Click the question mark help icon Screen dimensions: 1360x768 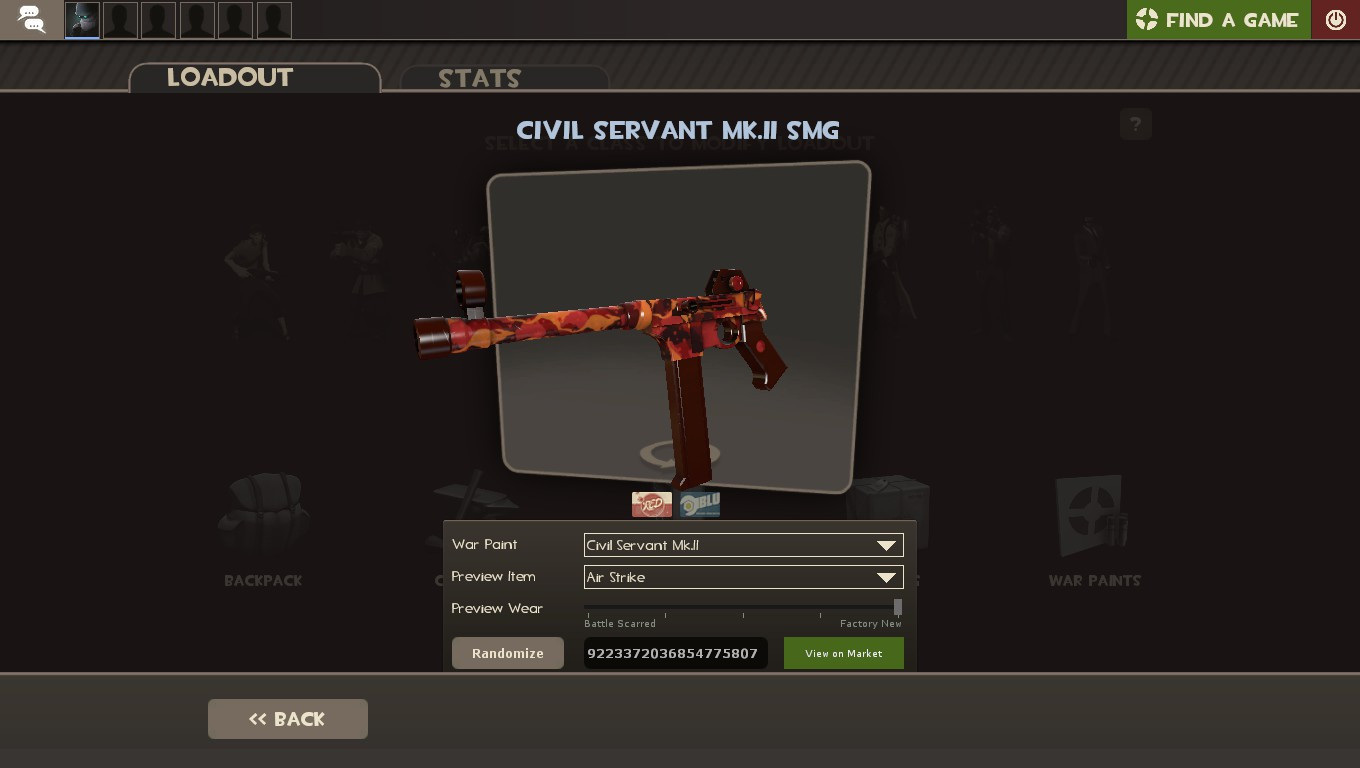[x=1135, y=124]
